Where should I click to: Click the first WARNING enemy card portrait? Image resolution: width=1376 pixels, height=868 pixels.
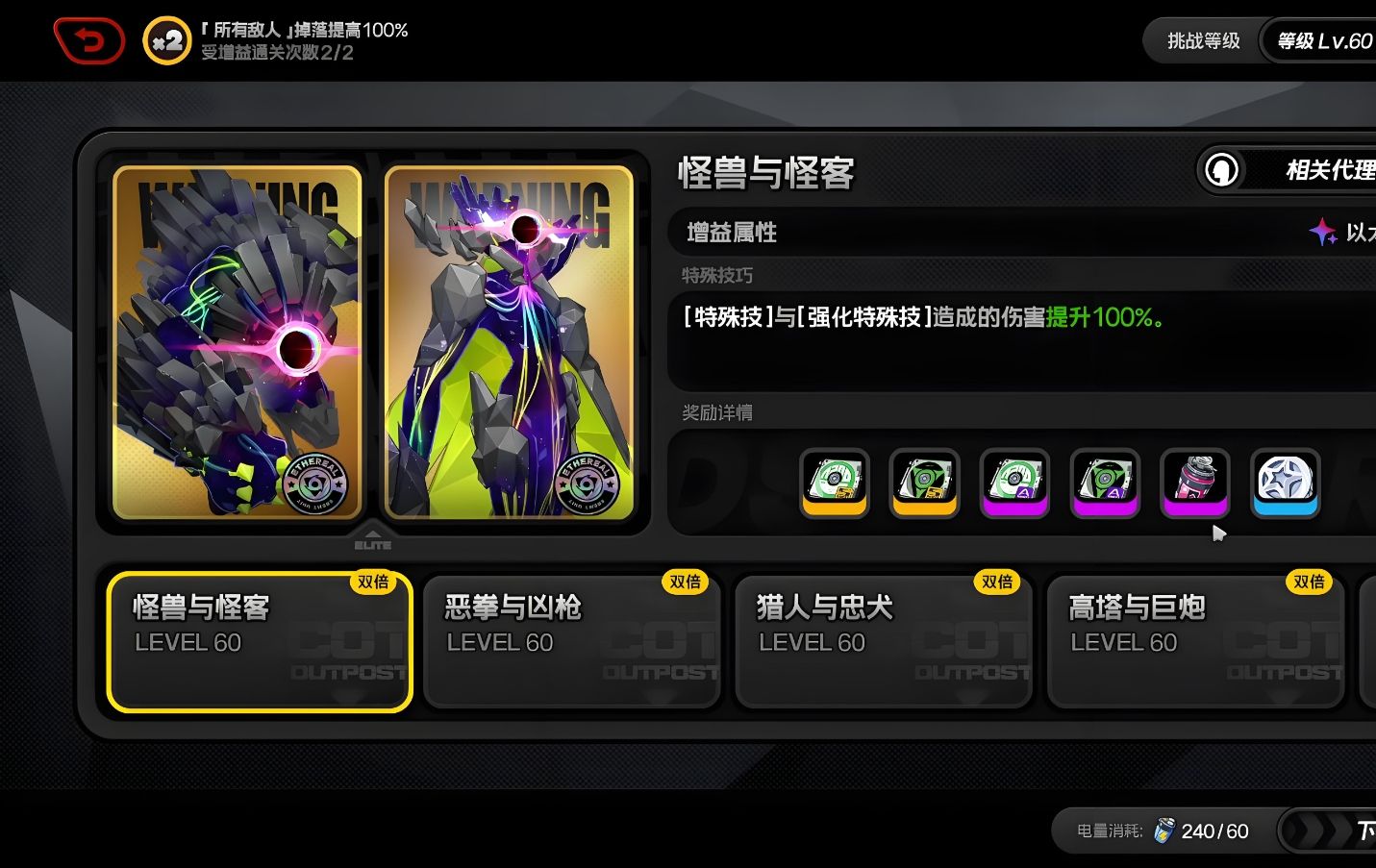pyautogui.click(x=235, y=341)
